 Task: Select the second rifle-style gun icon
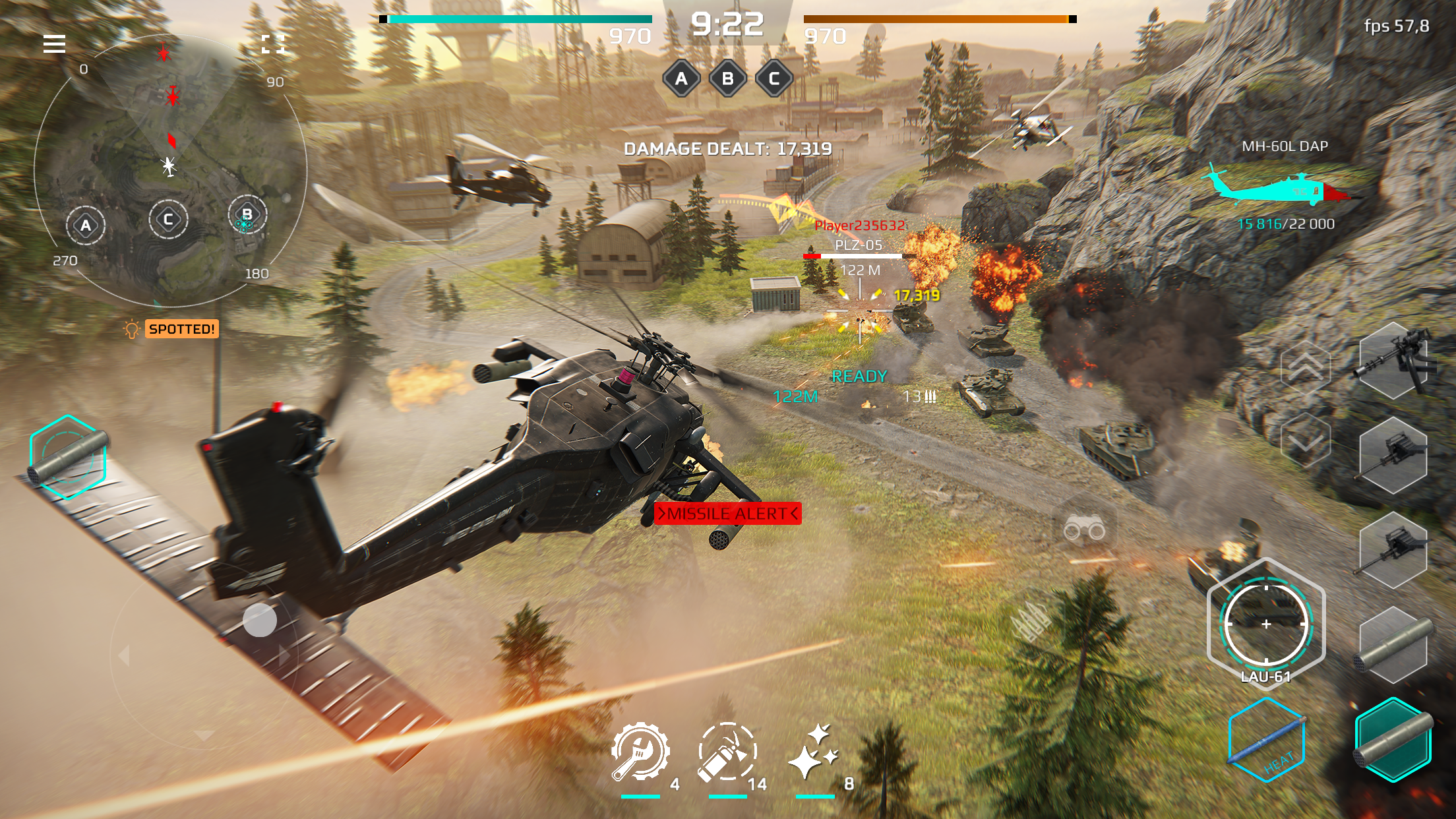tap(1393, 549)
